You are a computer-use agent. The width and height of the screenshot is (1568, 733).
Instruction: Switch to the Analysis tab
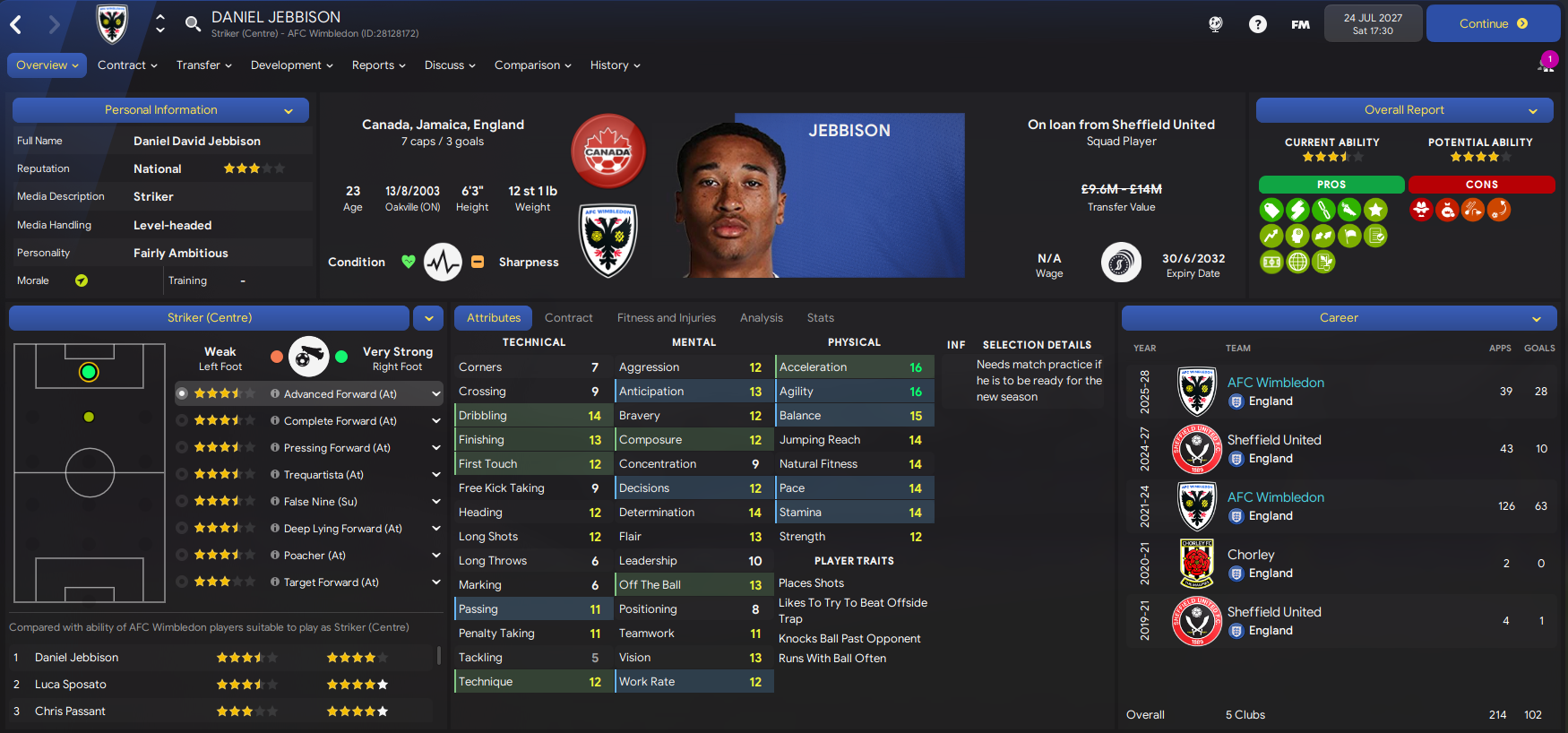[x=761, y=318]
